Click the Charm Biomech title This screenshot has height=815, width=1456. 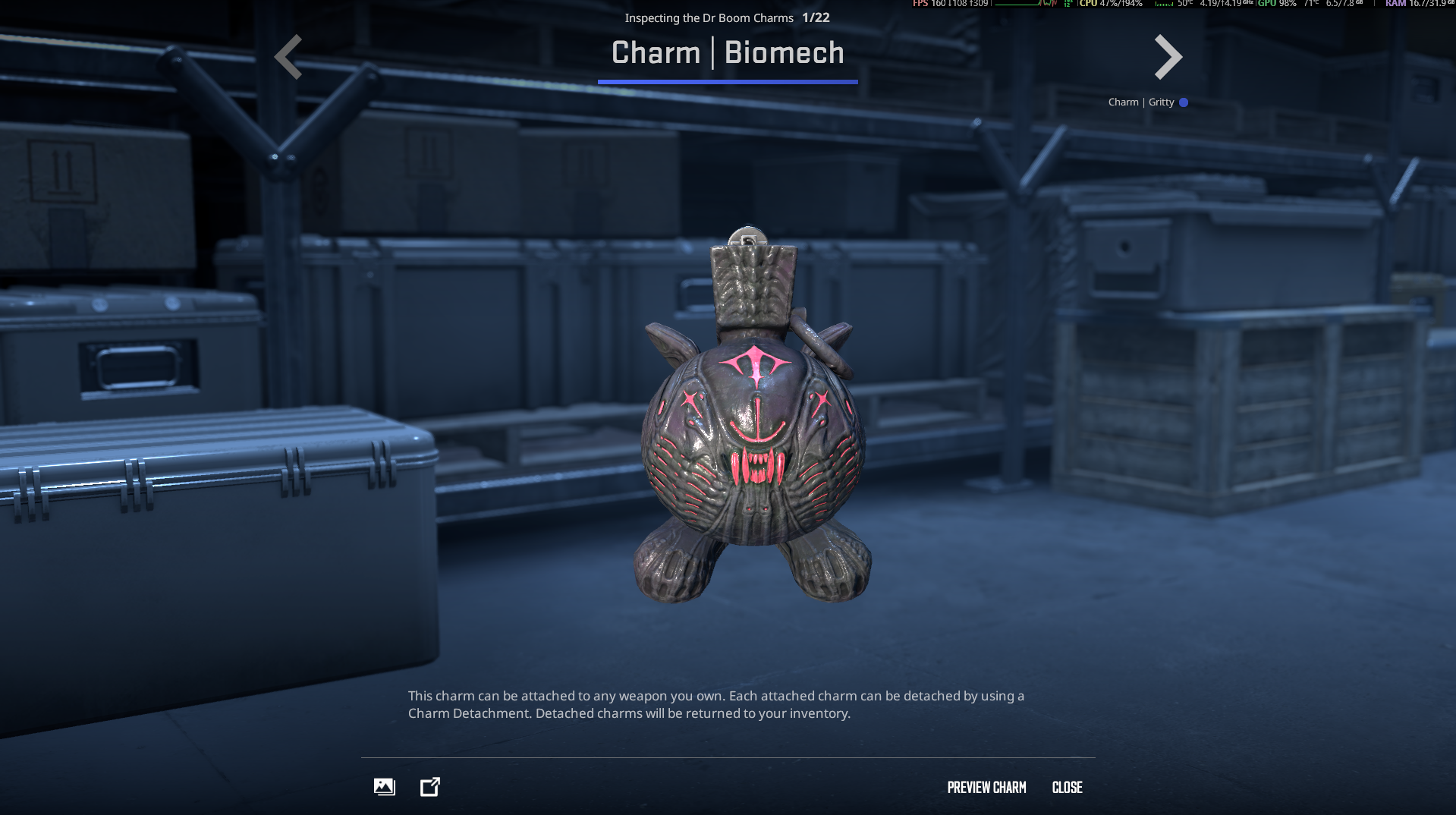pyautogui.click(x=728, y=53)
